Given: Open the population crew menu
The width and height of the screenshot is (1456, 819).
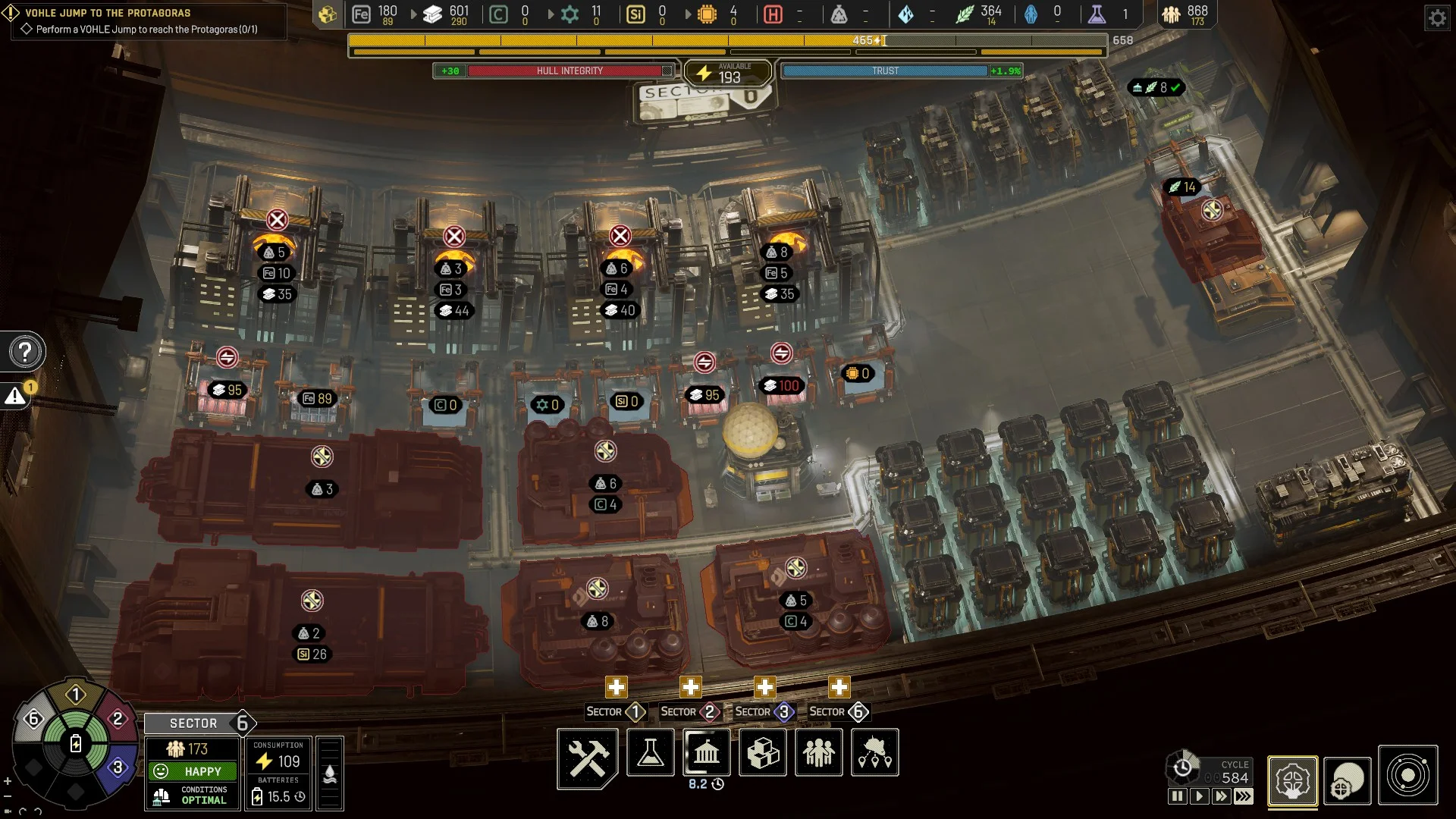Looking at the screenshot, I should (819, 753).
